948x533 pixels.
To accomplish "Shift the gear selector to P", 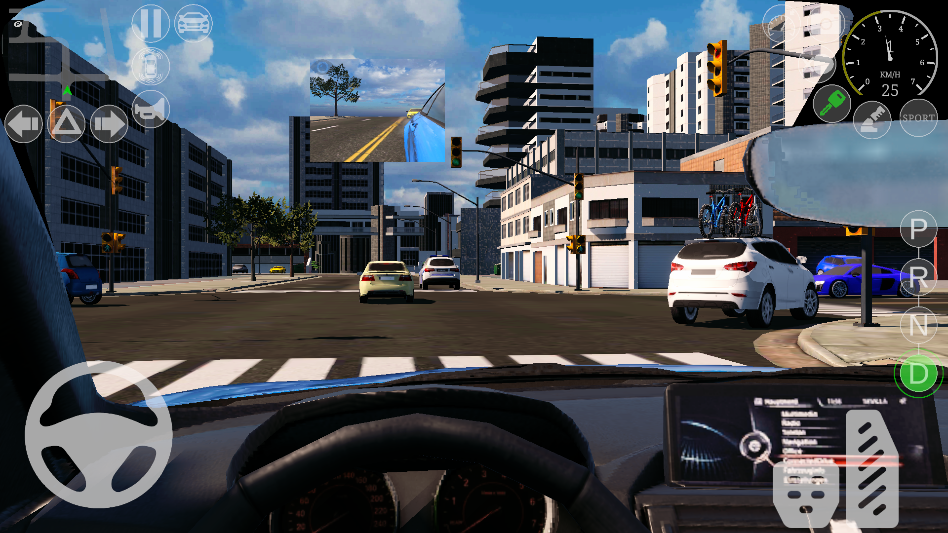I will click(918, 230).
